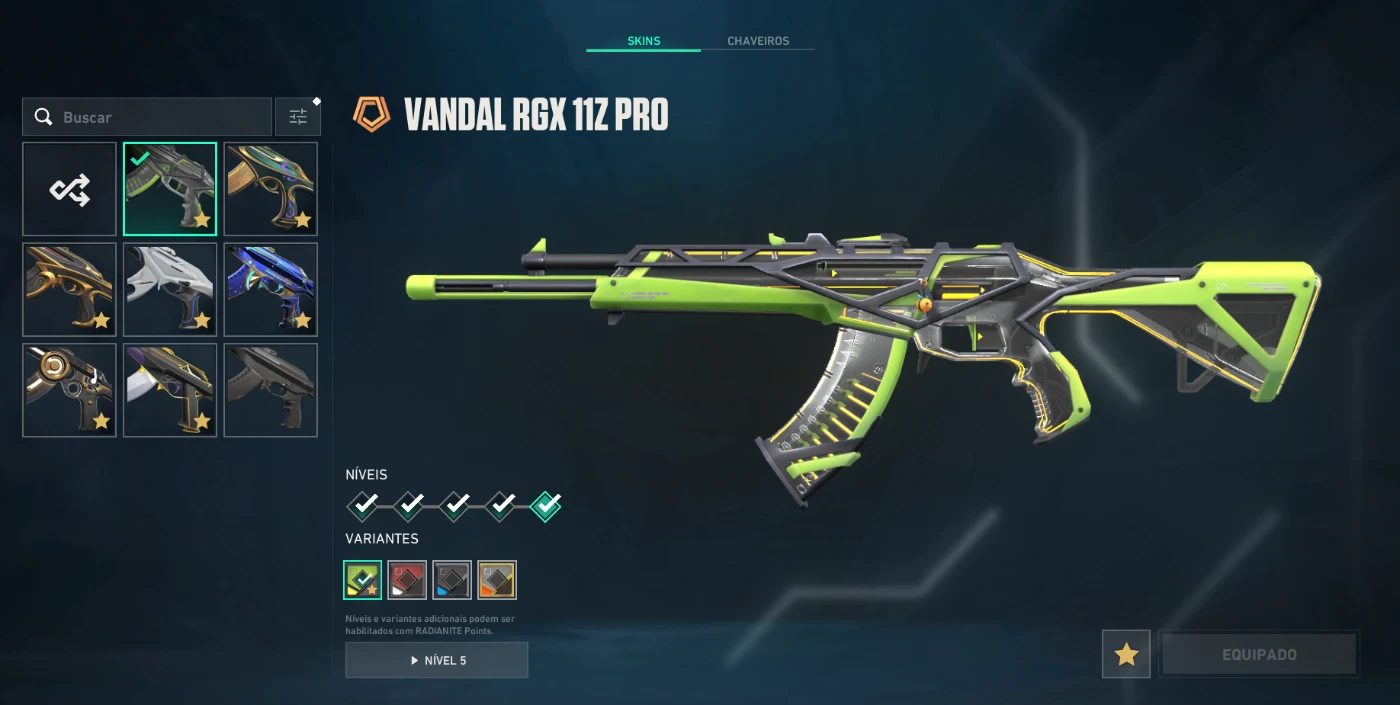Choose the red variant swatch

pyautogui.click(x=407, y=580)
